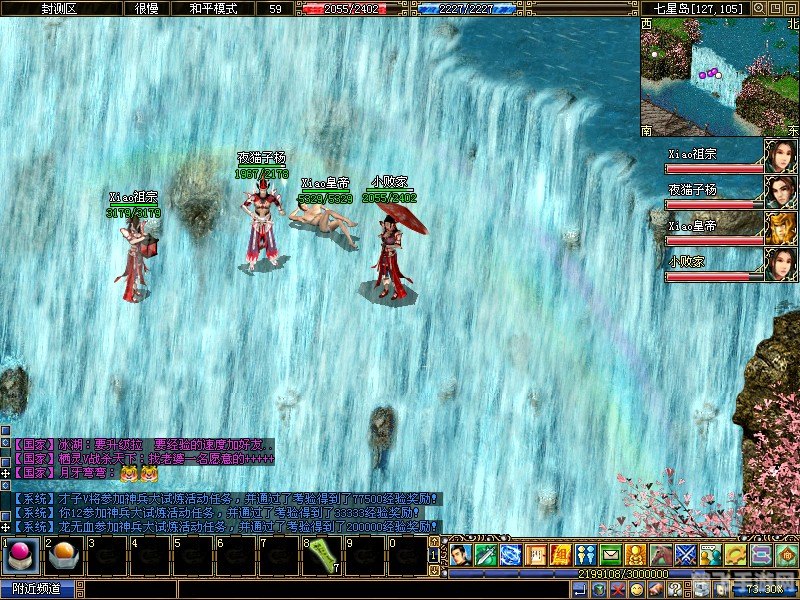Click the 七星岛 minimap
Screen dimensions: 800x600
point(720,78)
